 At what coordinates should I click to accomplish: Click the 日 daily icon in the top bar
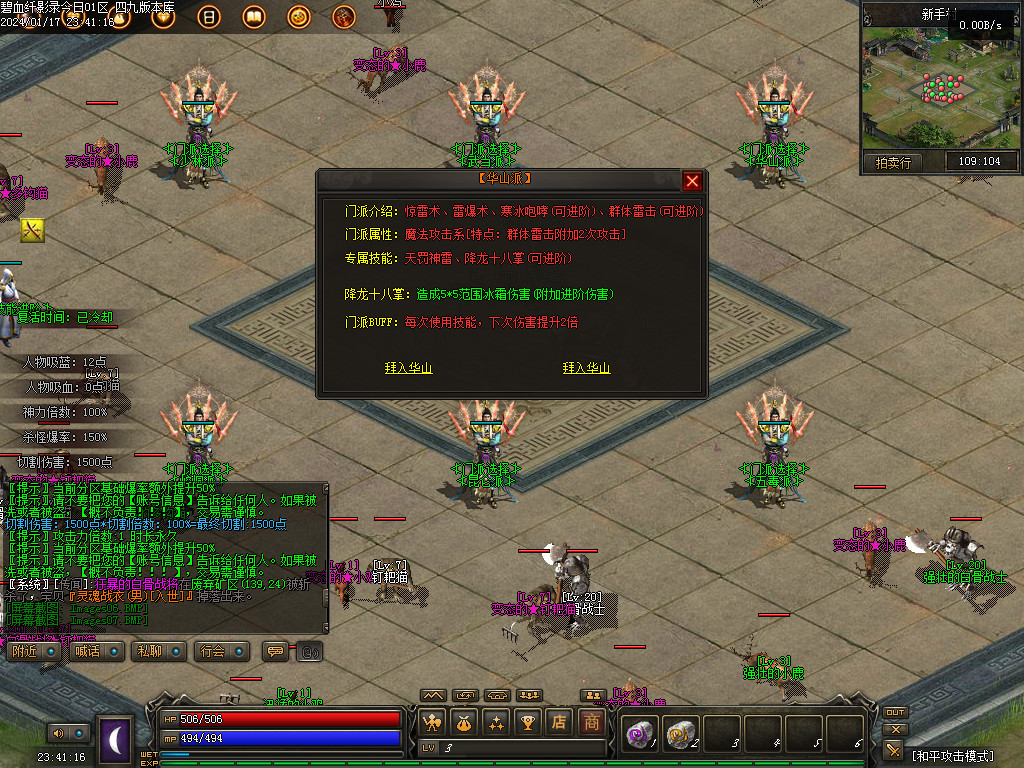tap(210, 17)
